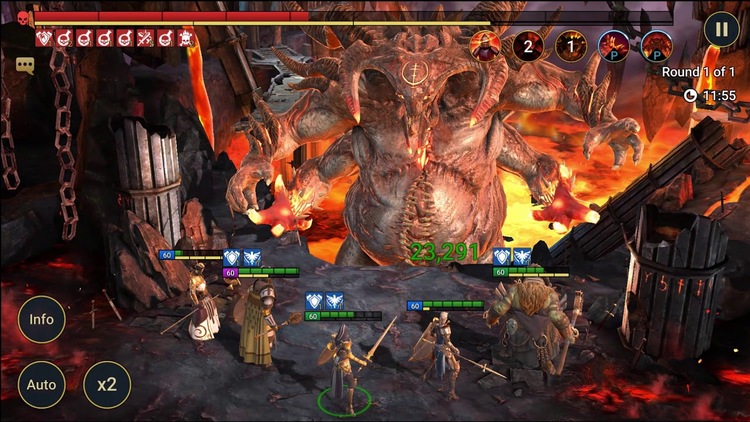Toggle Auto battle mode
Image resolution: width=750 pixels, height=422 pixels.
point(42,384)
